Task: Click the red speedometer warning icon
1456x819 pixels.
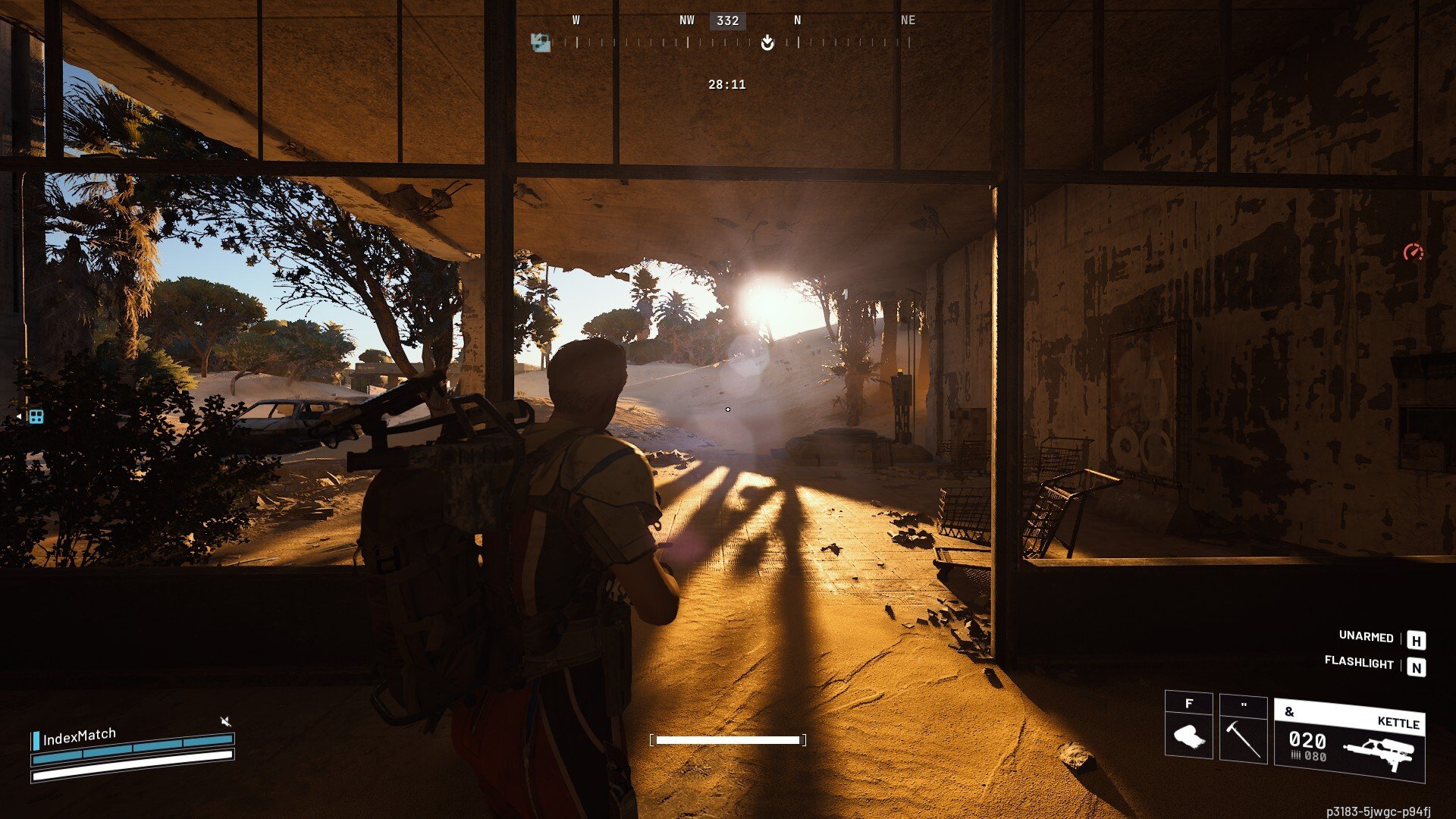Action: [1413, 252]
